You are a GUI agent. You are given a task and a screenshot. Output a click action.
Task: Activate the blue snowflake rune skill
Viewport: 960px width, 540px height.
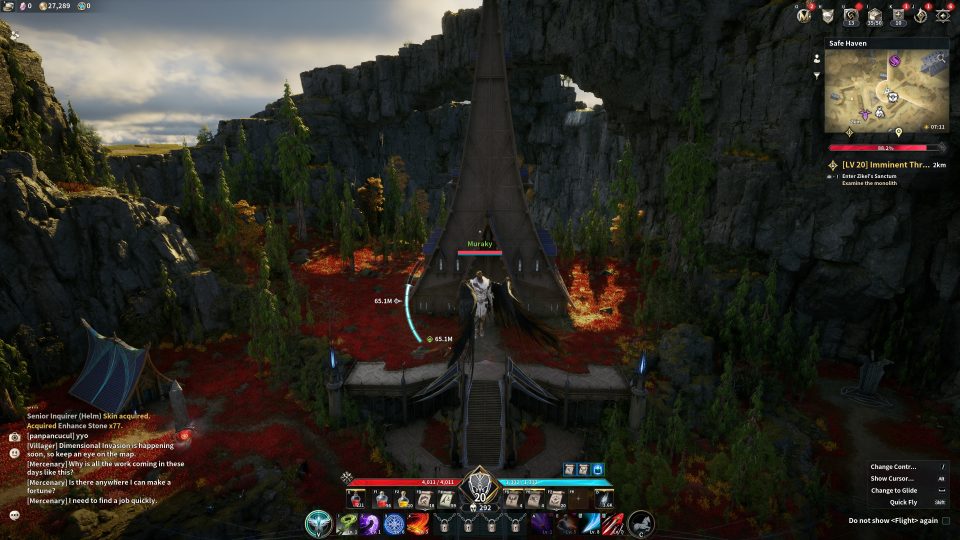pos(395,523)
